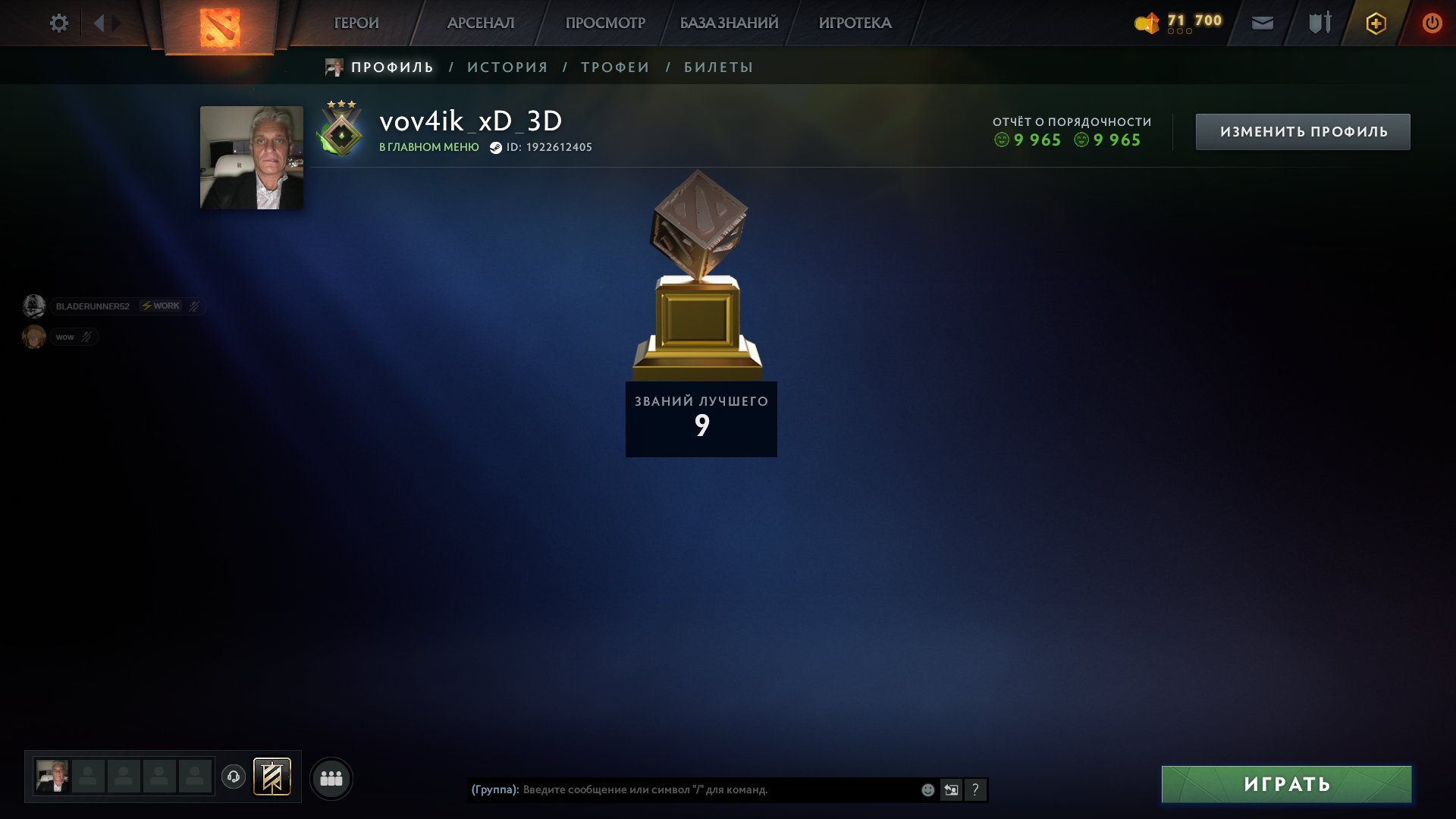Open the friends list icon near the chat
This screenshot has height=819, width=1456.
tap(330, 777)
